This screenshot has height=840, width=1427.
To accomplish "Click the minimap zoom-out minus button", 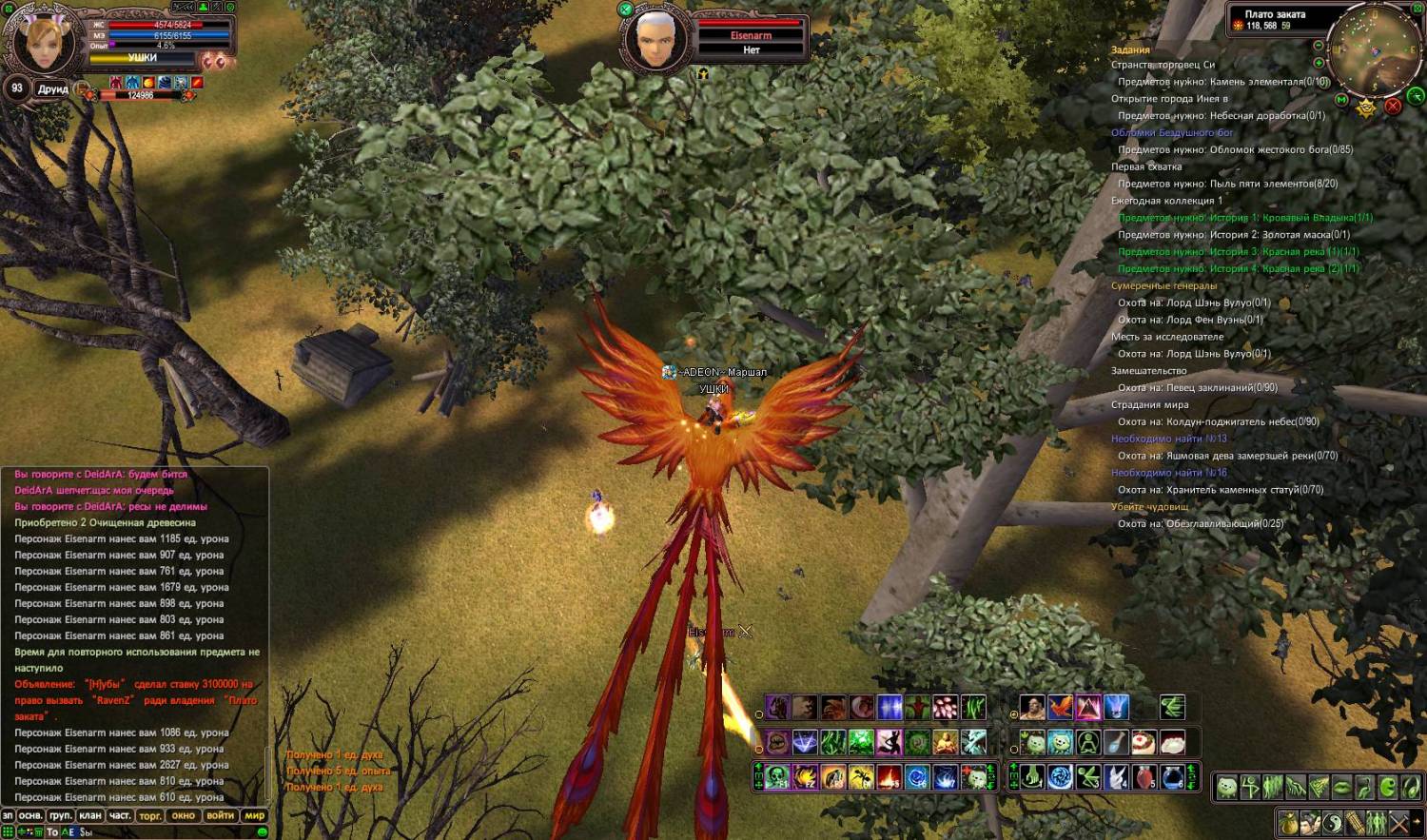I will pos(1318,46).
